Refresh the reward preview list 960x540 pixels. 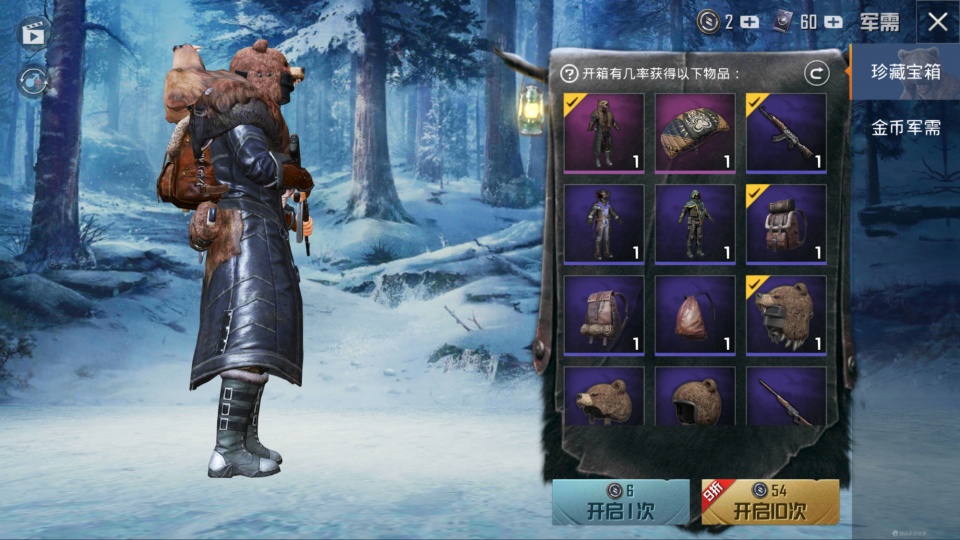(816, 73)
